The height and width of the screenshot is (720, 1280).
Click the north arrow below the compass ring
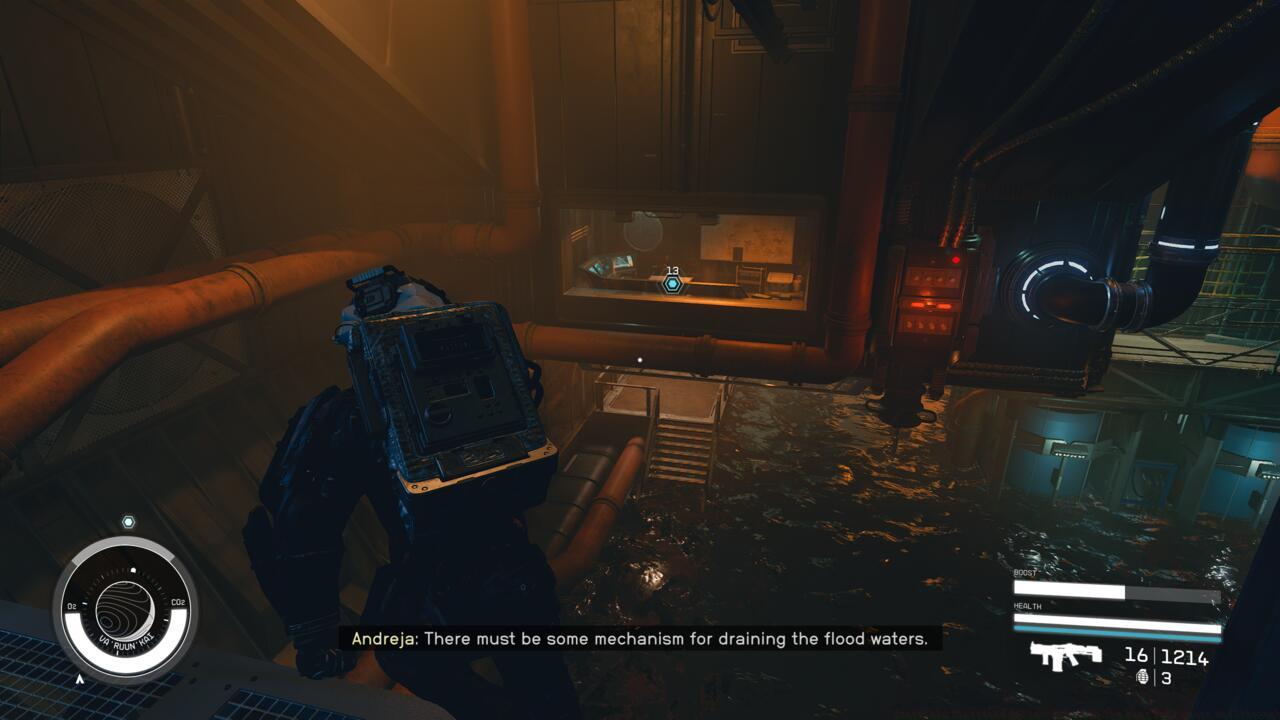(x=80, y=678)
